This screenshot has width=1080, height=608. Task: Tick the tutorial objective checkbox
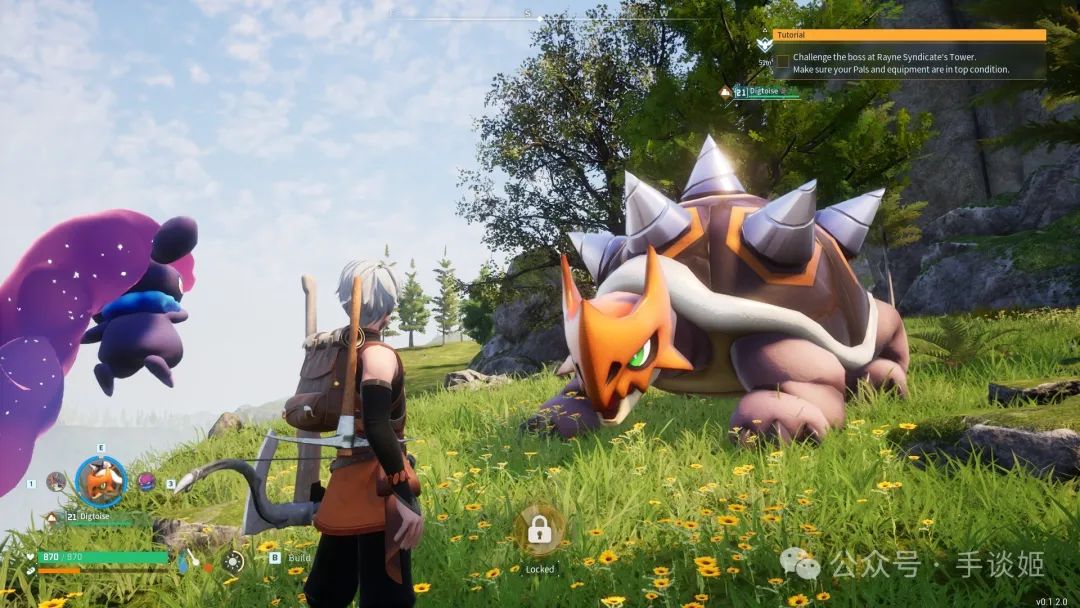click(783, 60)
